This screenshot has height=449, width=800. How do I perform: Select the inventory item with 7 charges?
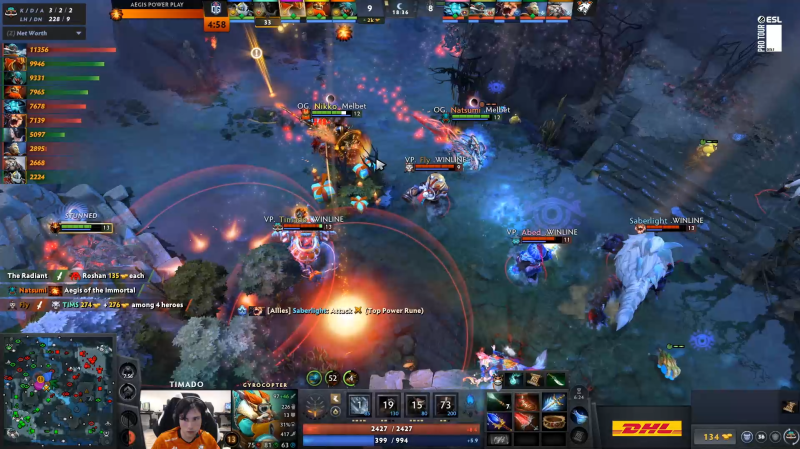tap(501, 401)
